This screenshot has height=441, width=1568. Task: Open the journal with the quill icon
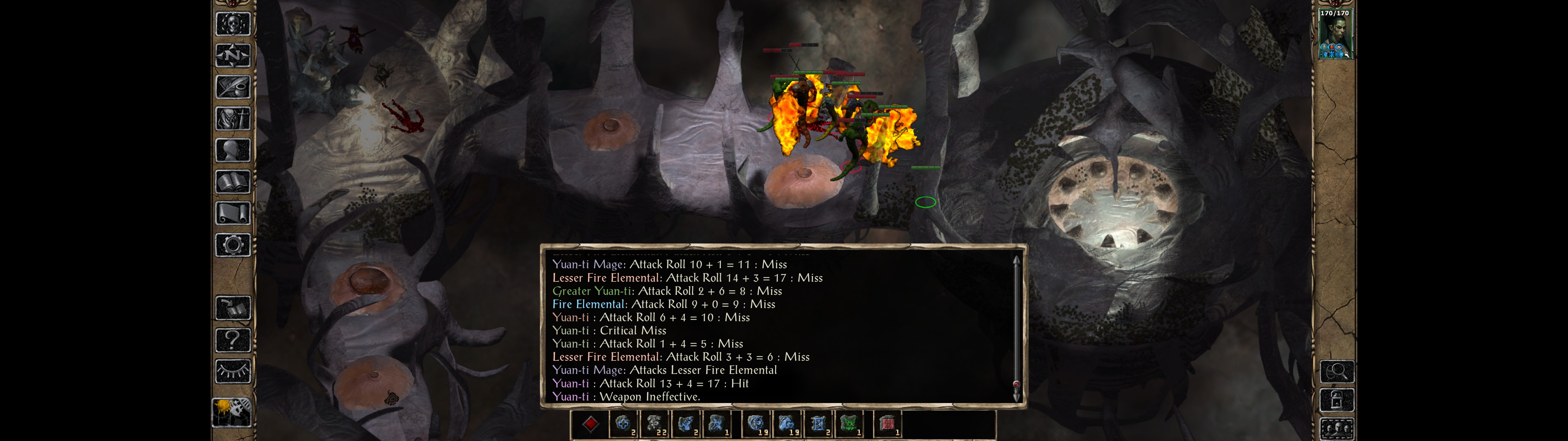pyautogui.click(x=232, y=87)
